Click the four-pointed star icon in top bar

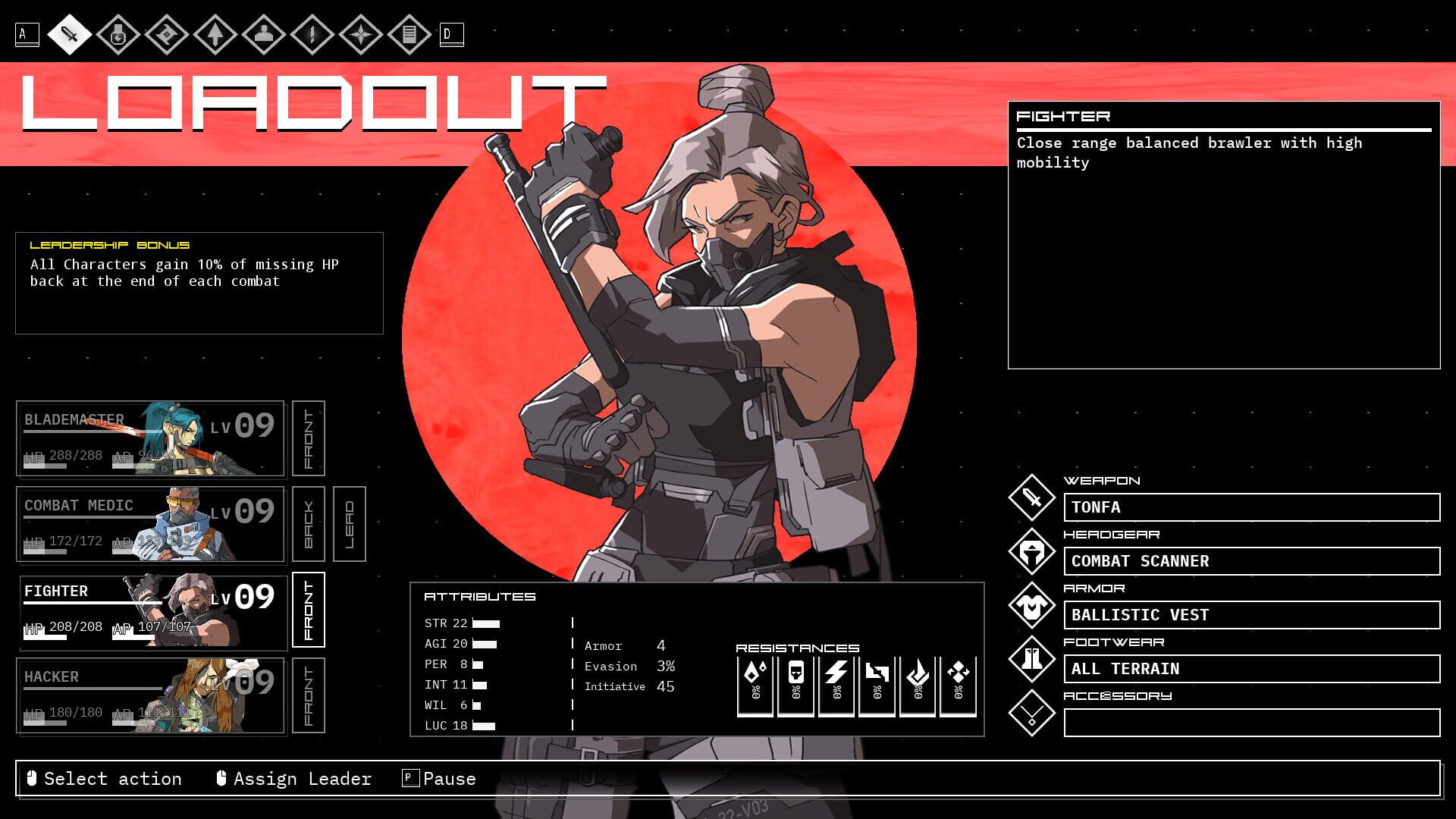tap(363, 34)
